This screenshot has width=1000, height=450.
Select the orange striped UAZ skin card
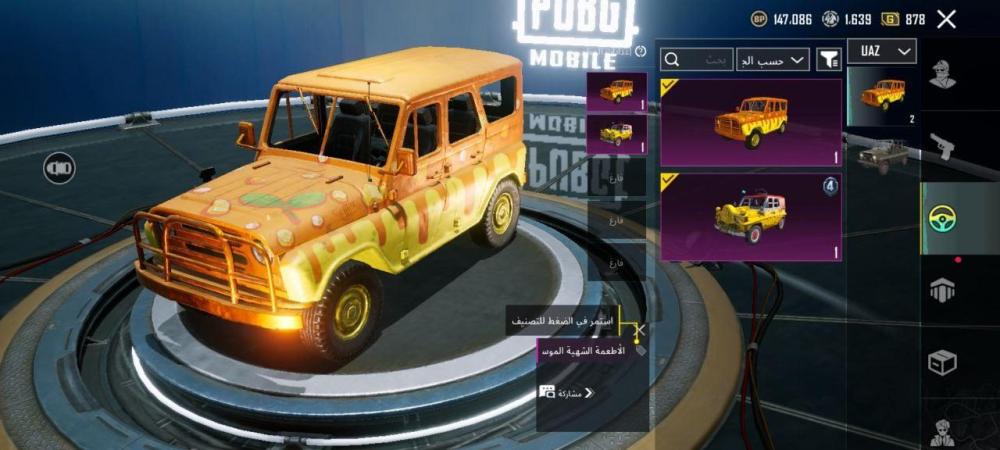coord(750,122)
